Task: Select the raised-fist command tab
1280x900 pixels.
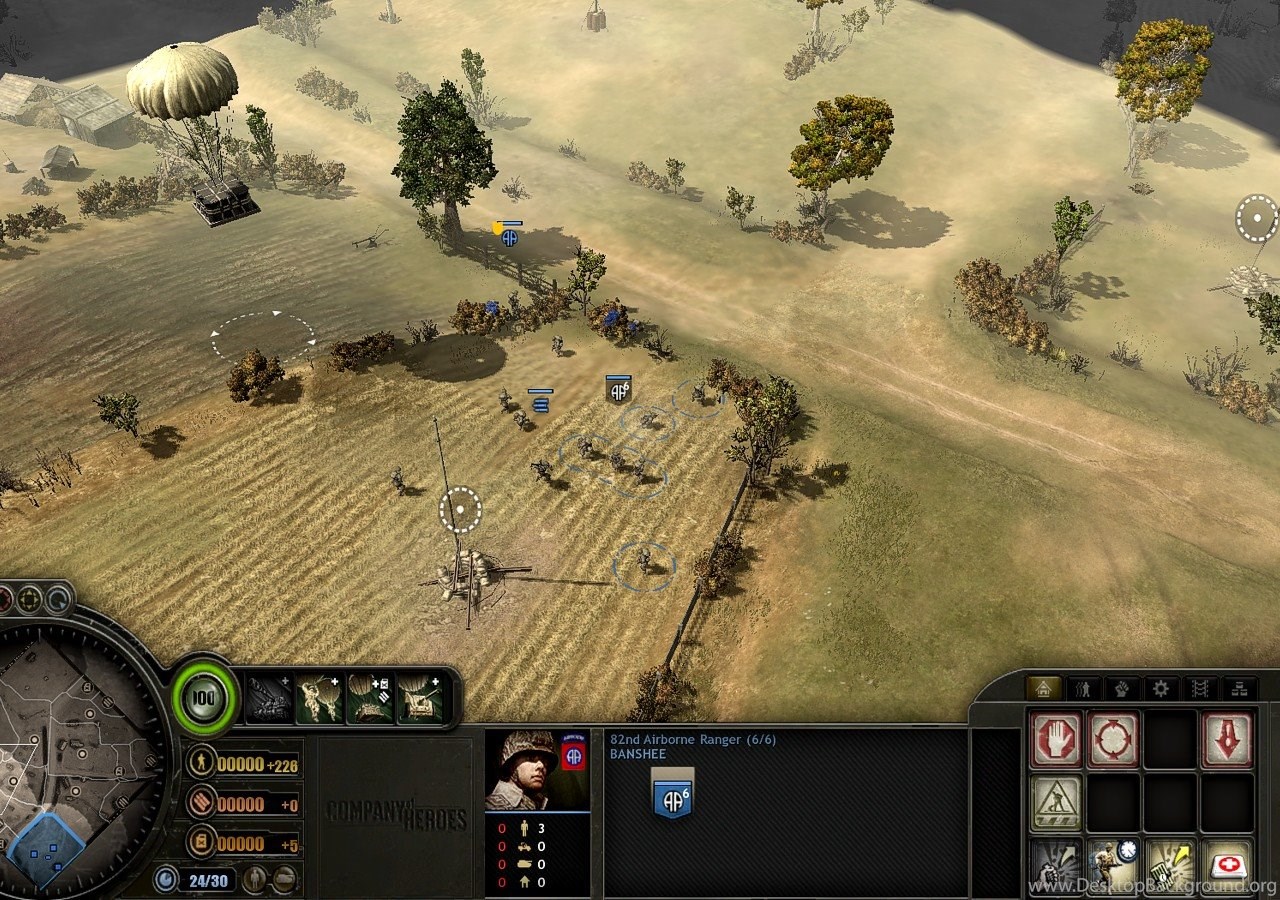Action: (x=1121, y=688)
